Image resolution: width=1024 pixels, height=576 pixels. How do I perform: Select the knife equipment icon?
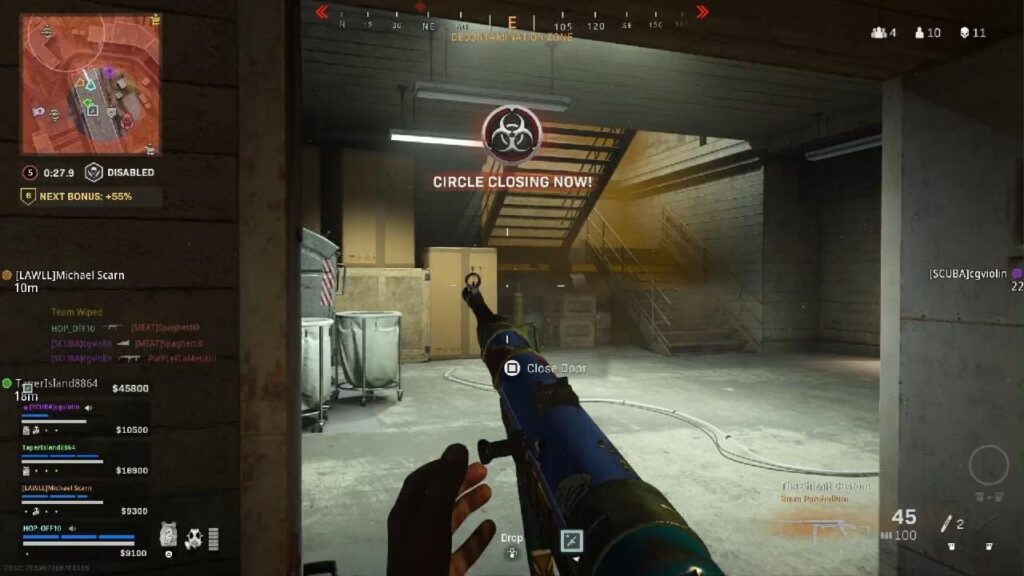click(942, 522)
